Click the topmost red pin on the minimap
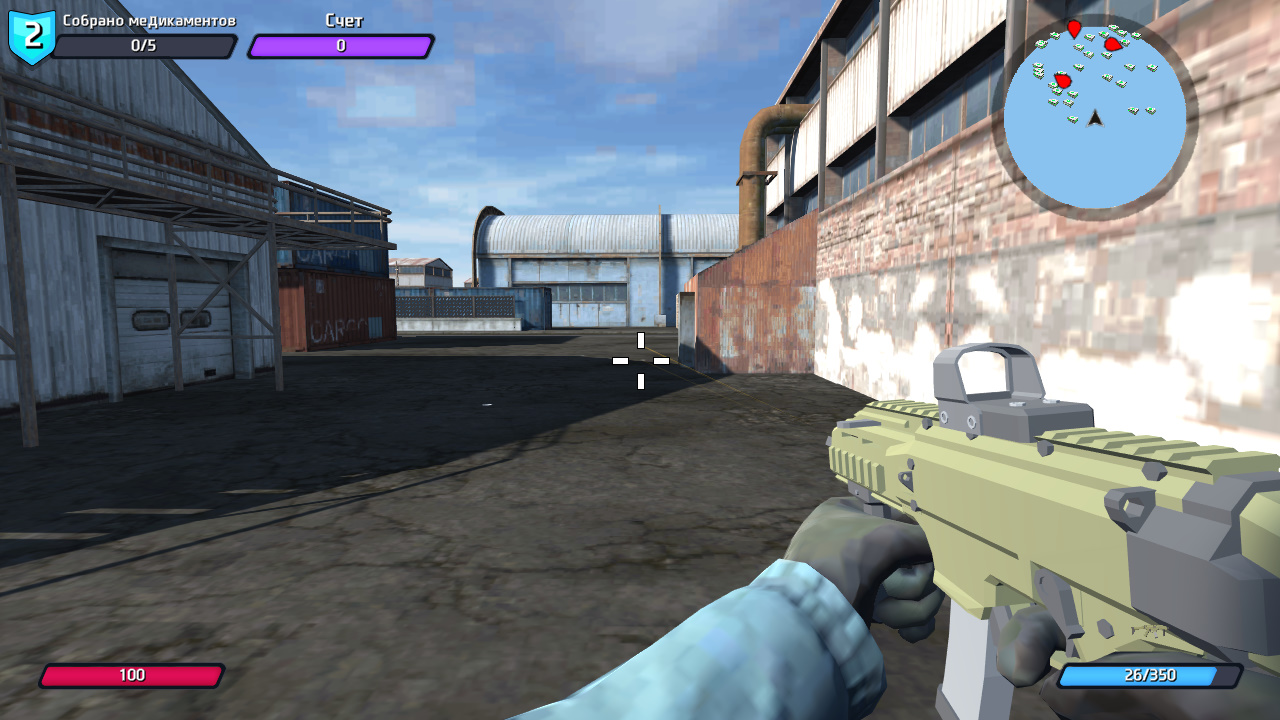 pos(1075,29)
